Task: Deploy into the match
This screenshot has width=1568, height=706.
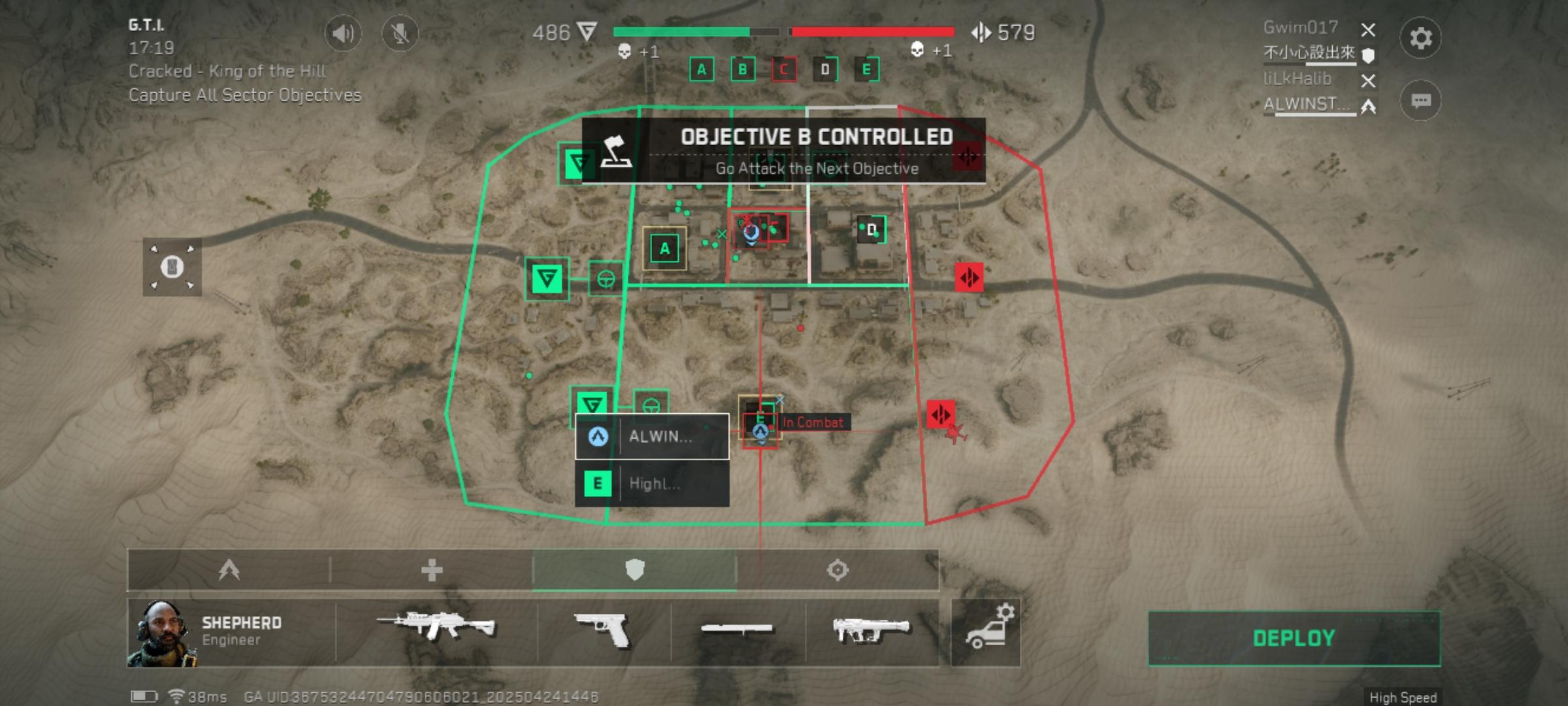Action: coord(1294,638)
